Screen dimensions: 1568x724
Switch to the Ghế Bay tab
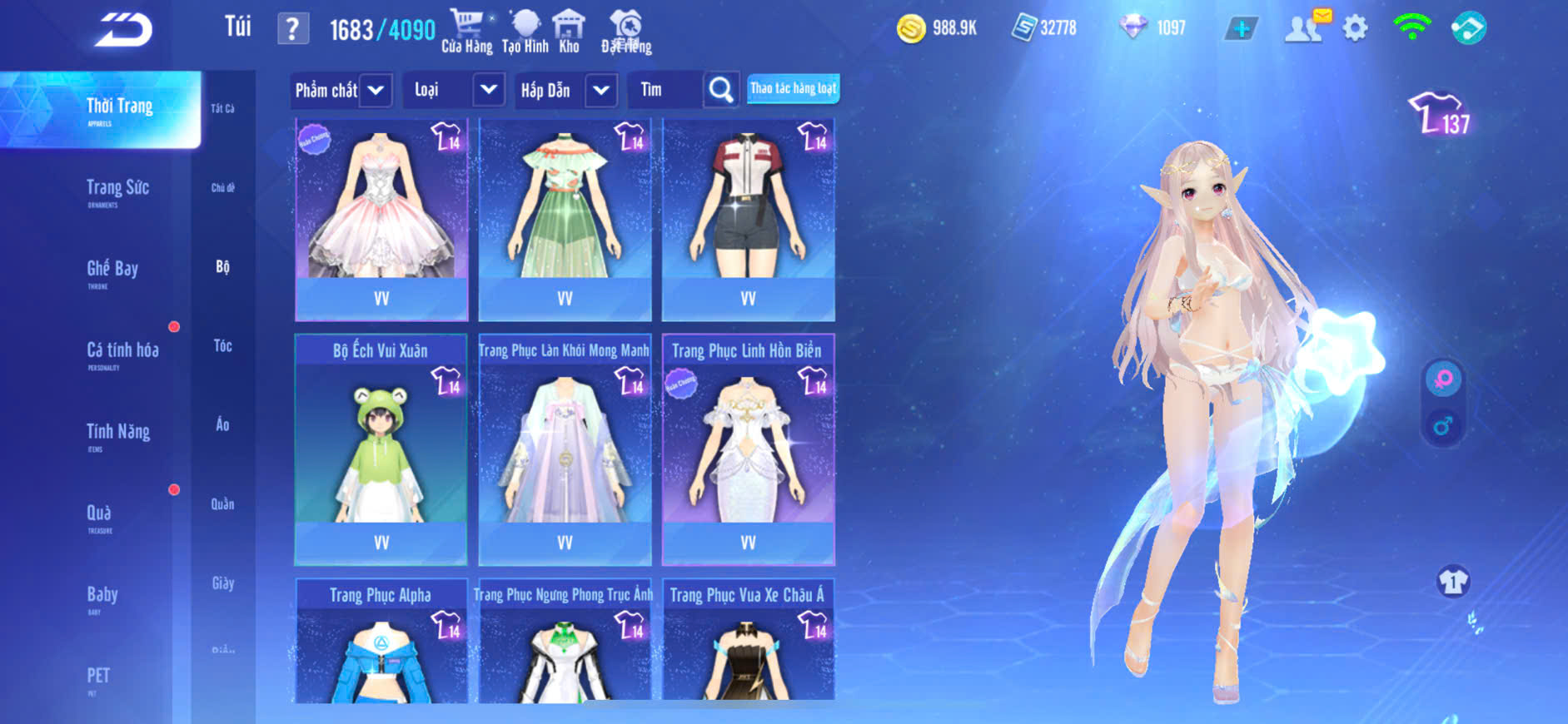tap(112, 270)
